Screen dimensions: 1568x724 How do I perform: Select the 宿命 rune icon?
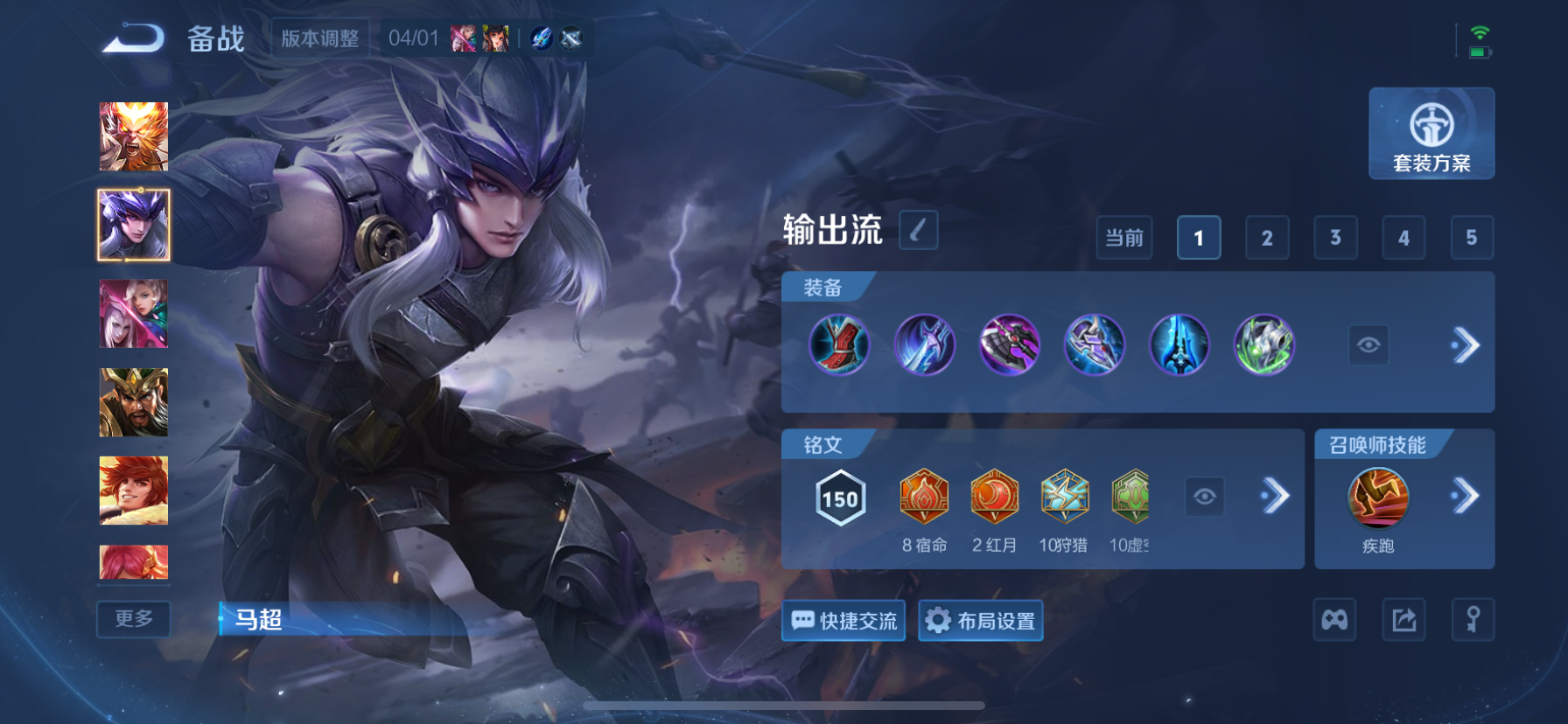pos(925,498)
